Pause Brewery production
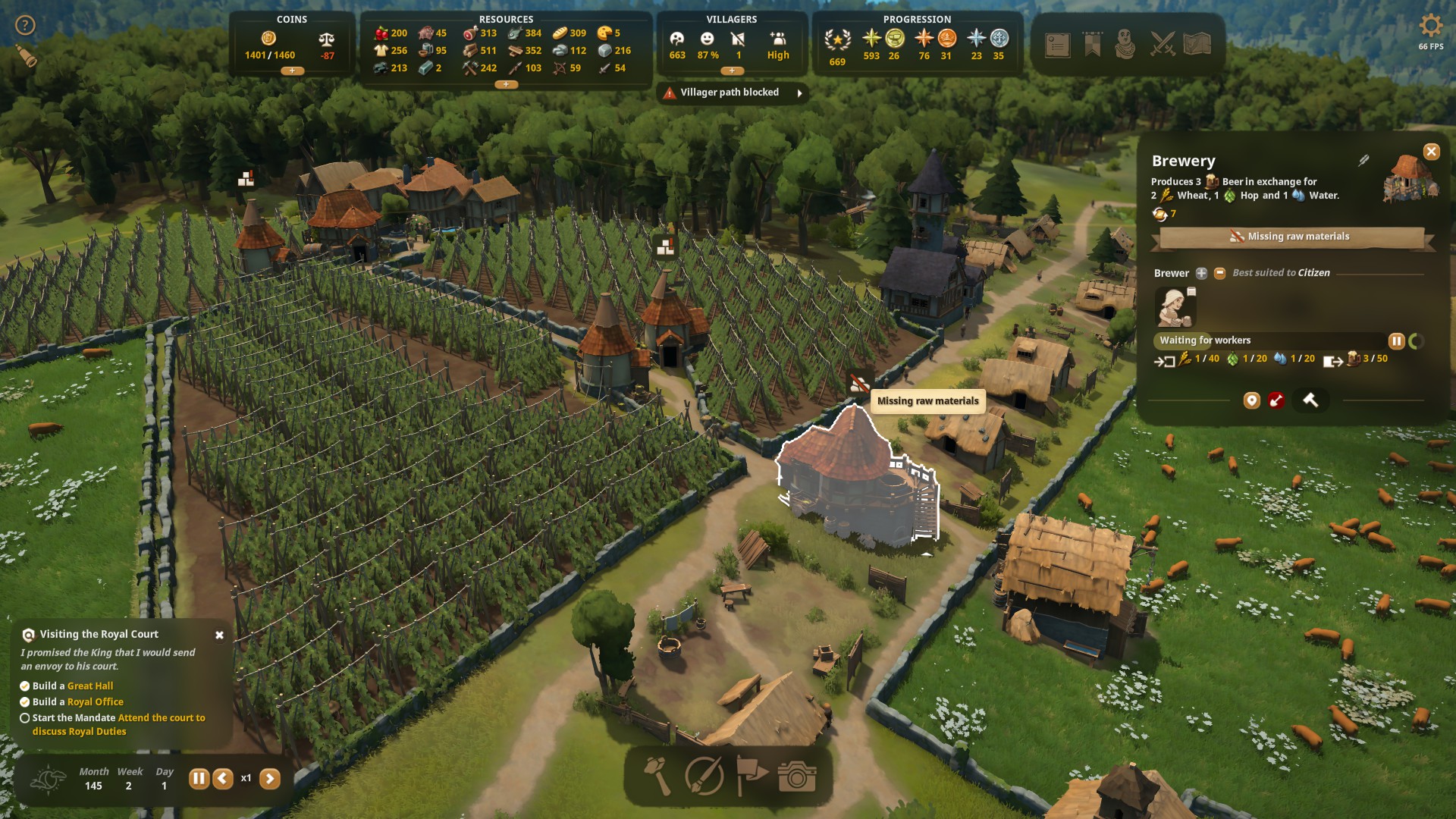1456x819 pixels. pos(1396,341)
